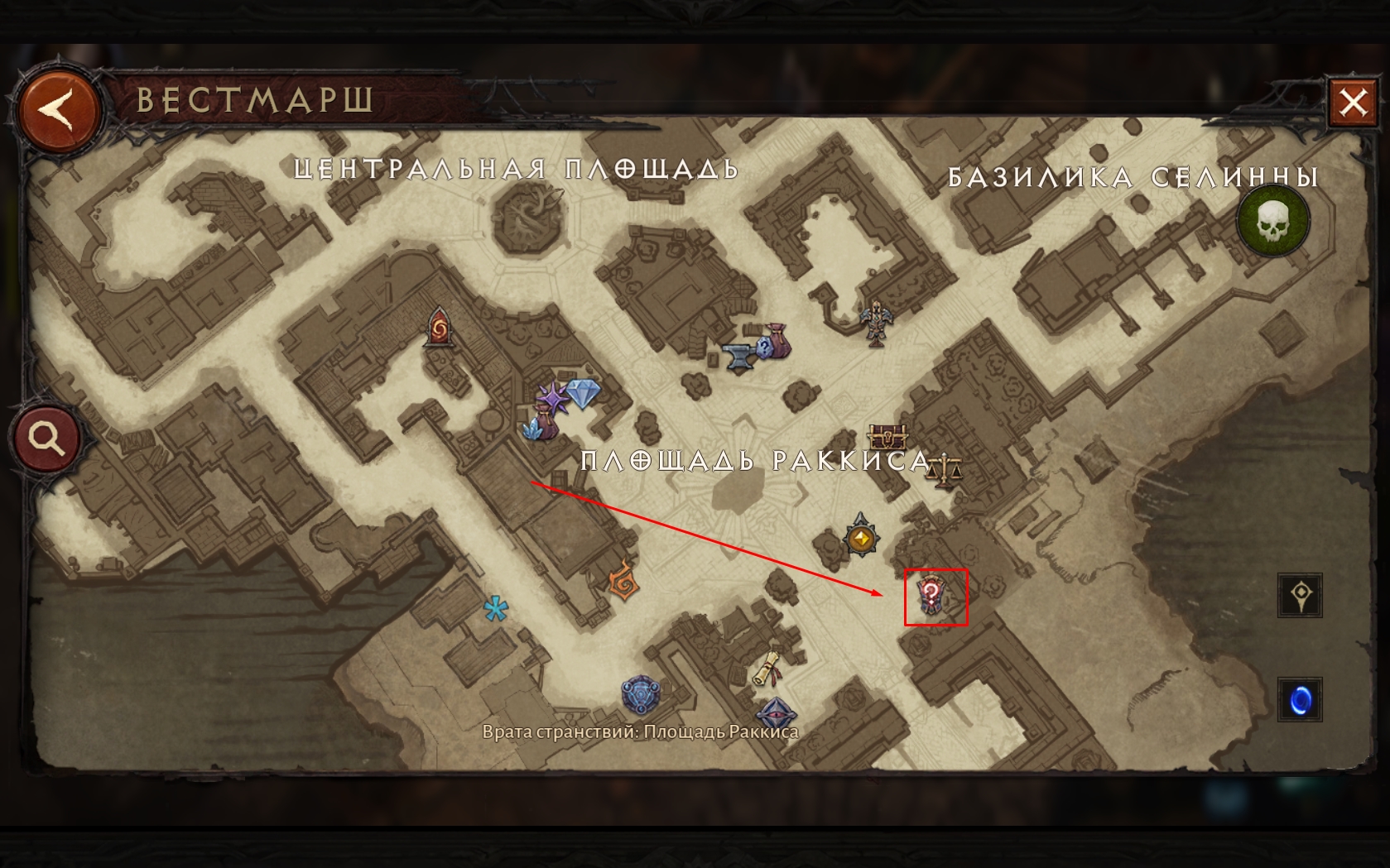Image resolution: width=1390 pixels, height=868 pixels.
Task: Select the scales market marker
Action: pyautogui.click(x=944, y=471)
